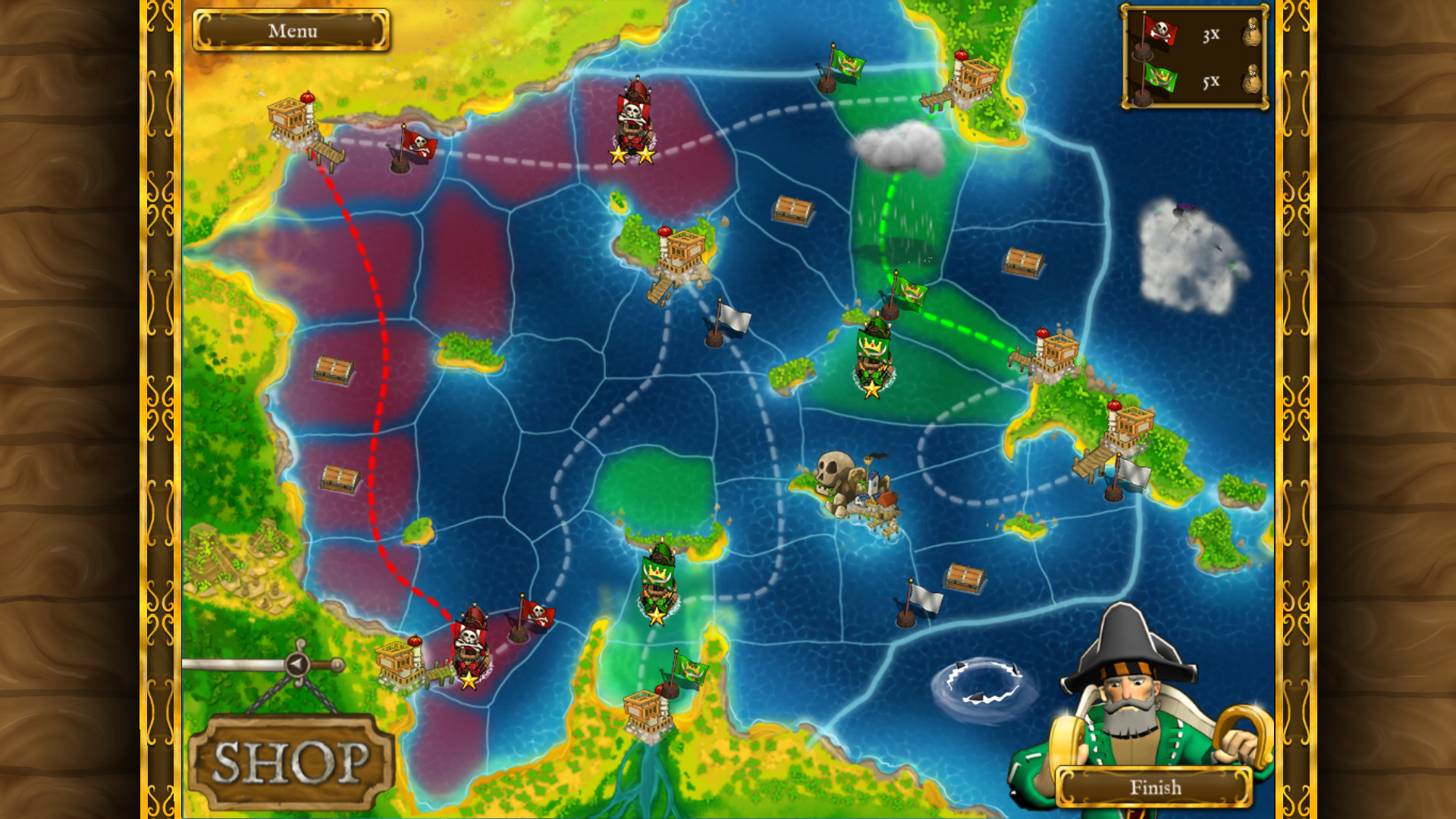This screenshot has height=819, width=1456.
Task: Click the slider handle above the SHOP sign
Action: (x=296, y=664)
